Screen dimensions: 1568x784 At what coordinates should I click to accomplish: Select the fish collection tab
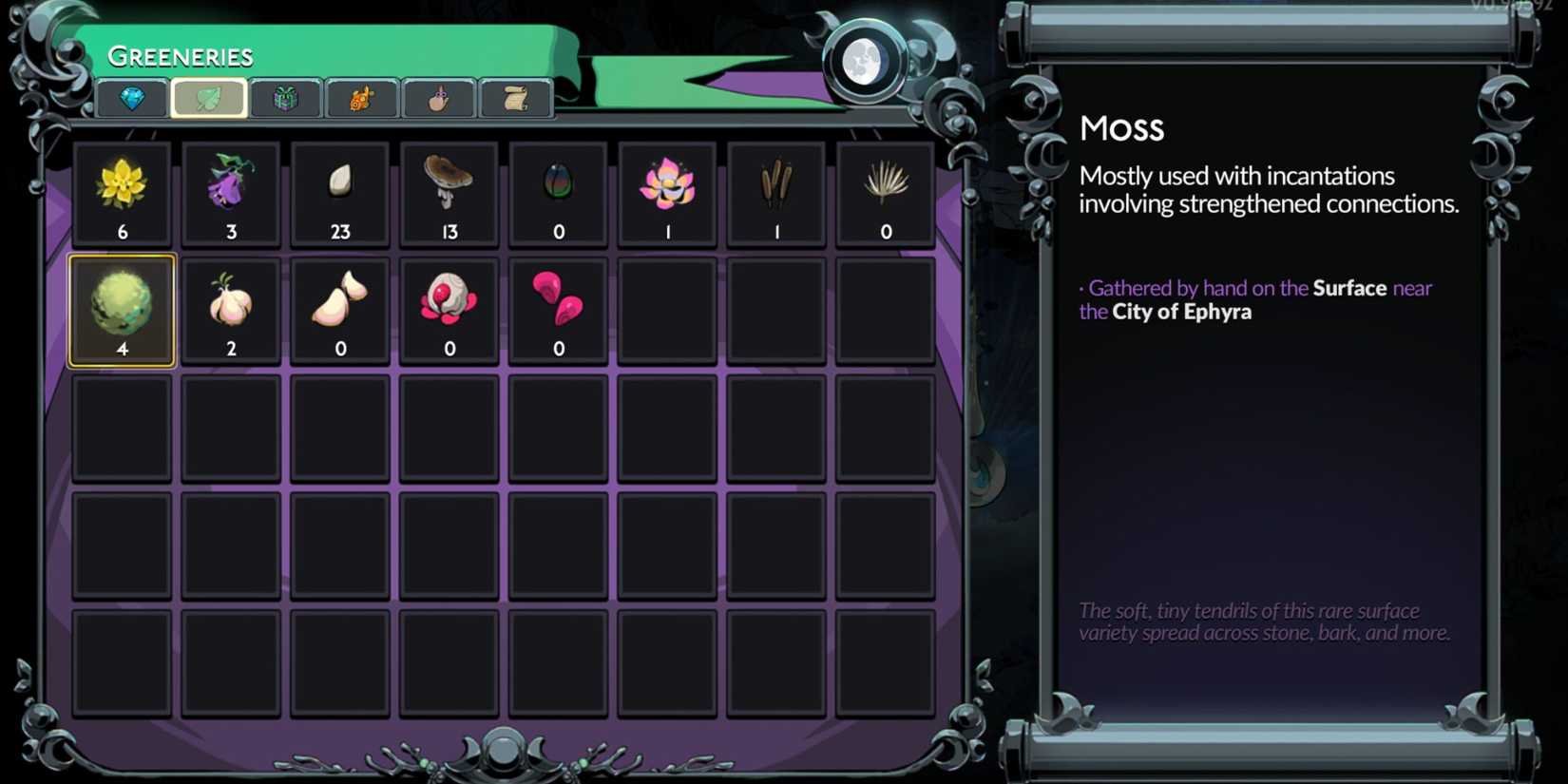pyautogui.click(x=361, y=98)
